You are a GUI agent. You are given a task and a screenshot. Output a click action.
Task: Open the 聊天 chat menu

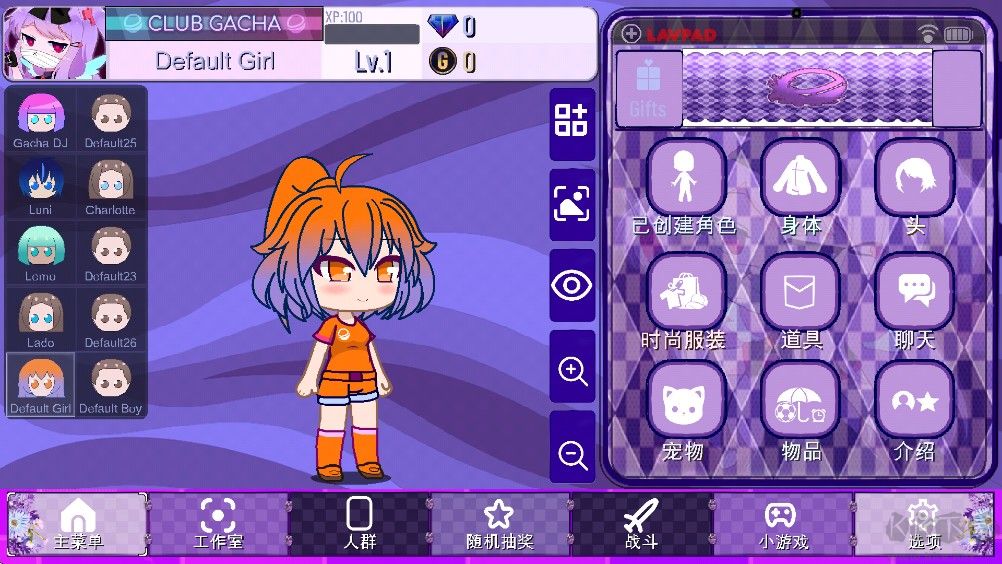[x=914, y=292]
